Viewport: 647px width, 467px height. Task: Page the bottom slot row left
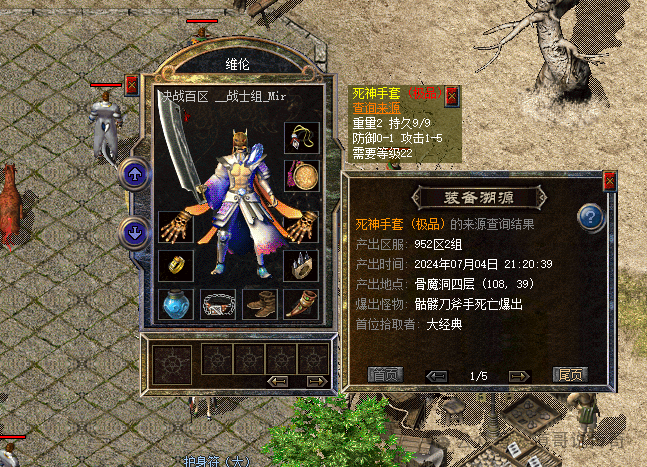[x=280, y=381]
